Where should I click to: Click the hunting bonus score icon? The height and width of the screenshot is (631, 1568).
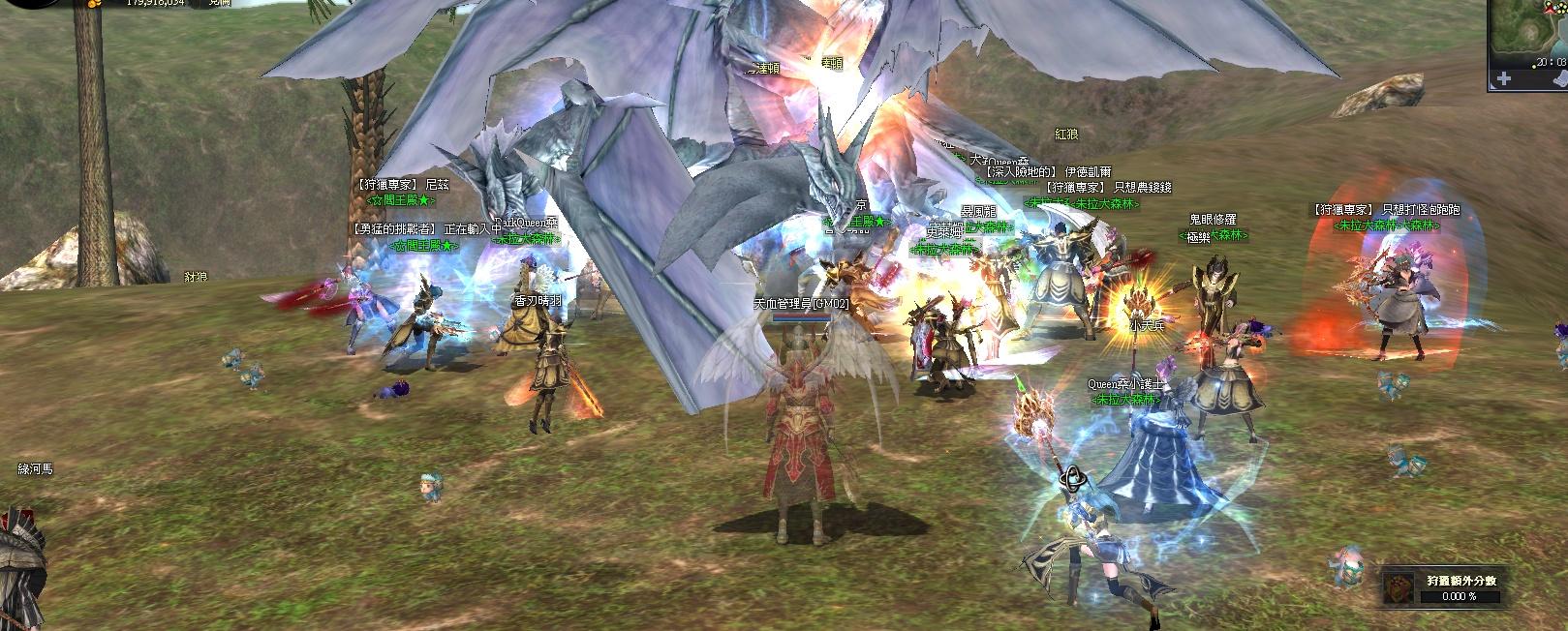click(x=1399, y=586)
